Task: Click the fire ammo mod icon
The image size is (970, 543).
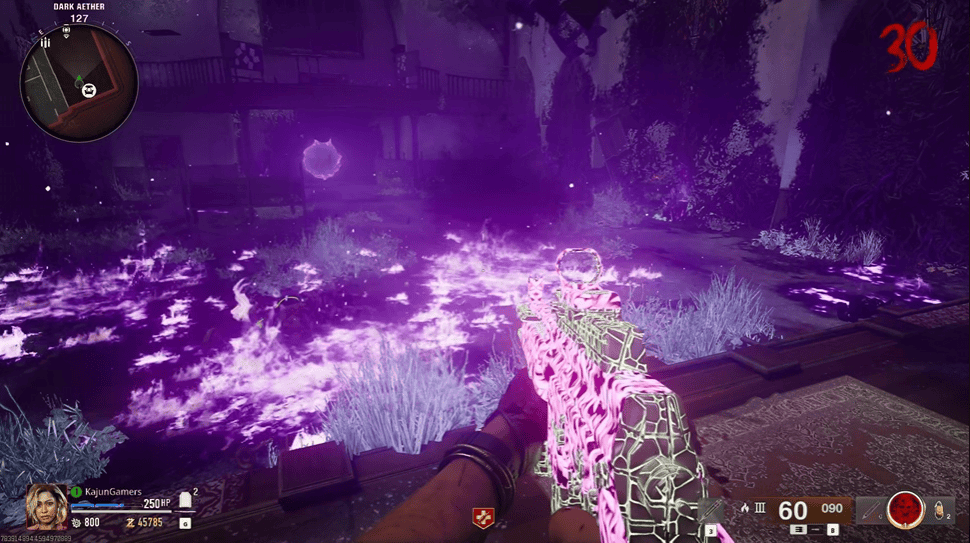Action: pyautogui.click(x=743, y=507)
